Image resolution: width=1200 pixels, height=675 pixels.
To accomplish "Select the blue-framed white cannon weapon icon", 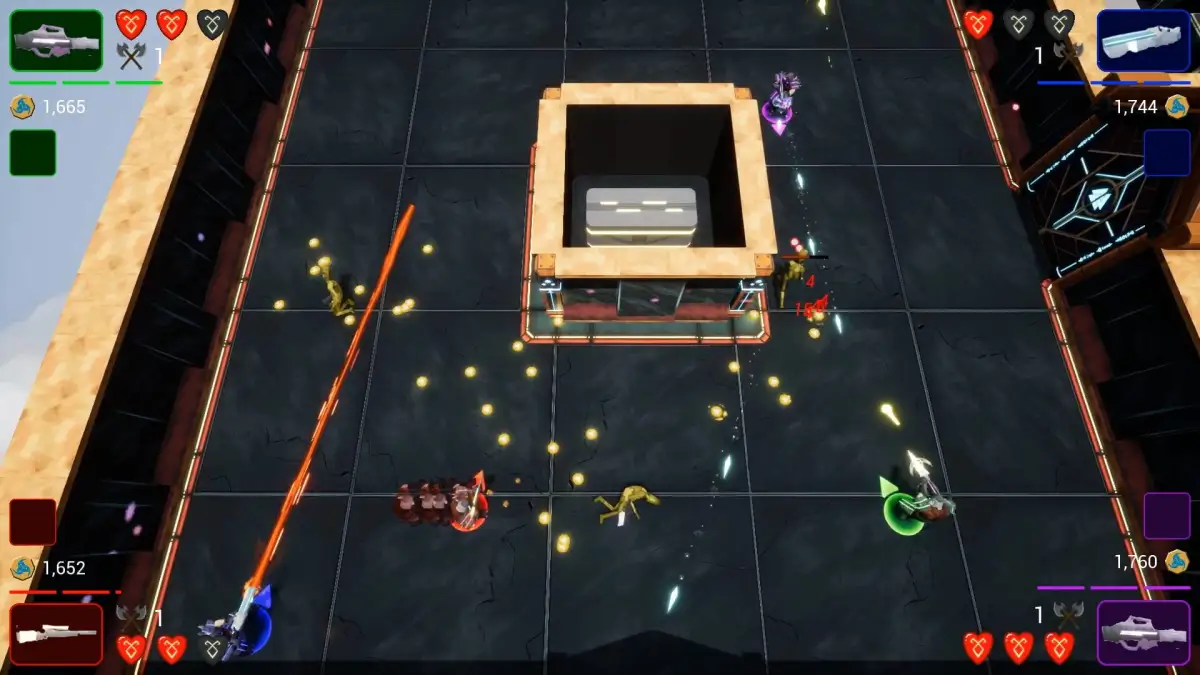I will pos(1143,41).
